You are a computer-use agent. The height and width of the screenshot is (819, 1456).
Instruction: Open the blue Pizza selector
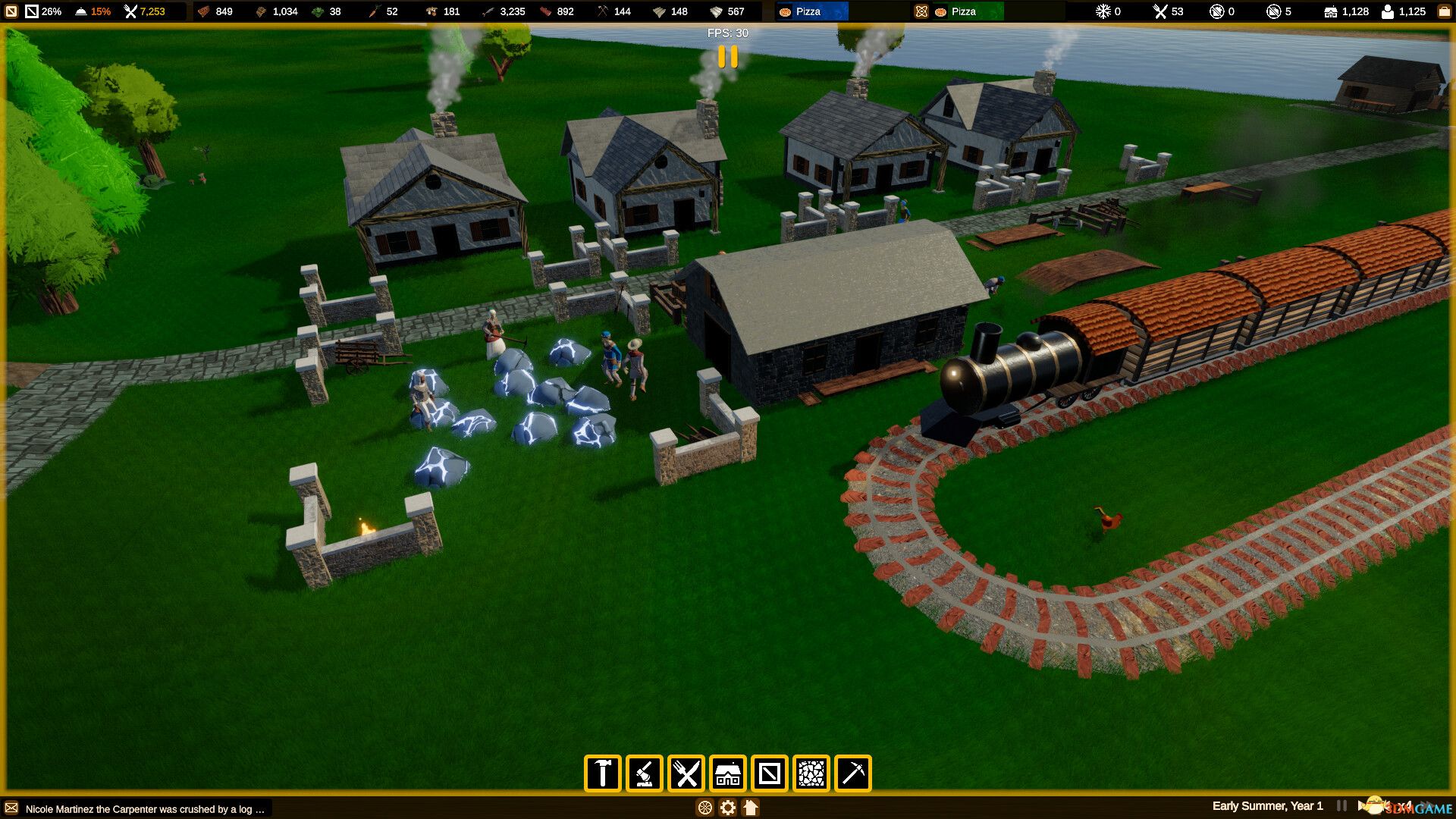[810, 11]
